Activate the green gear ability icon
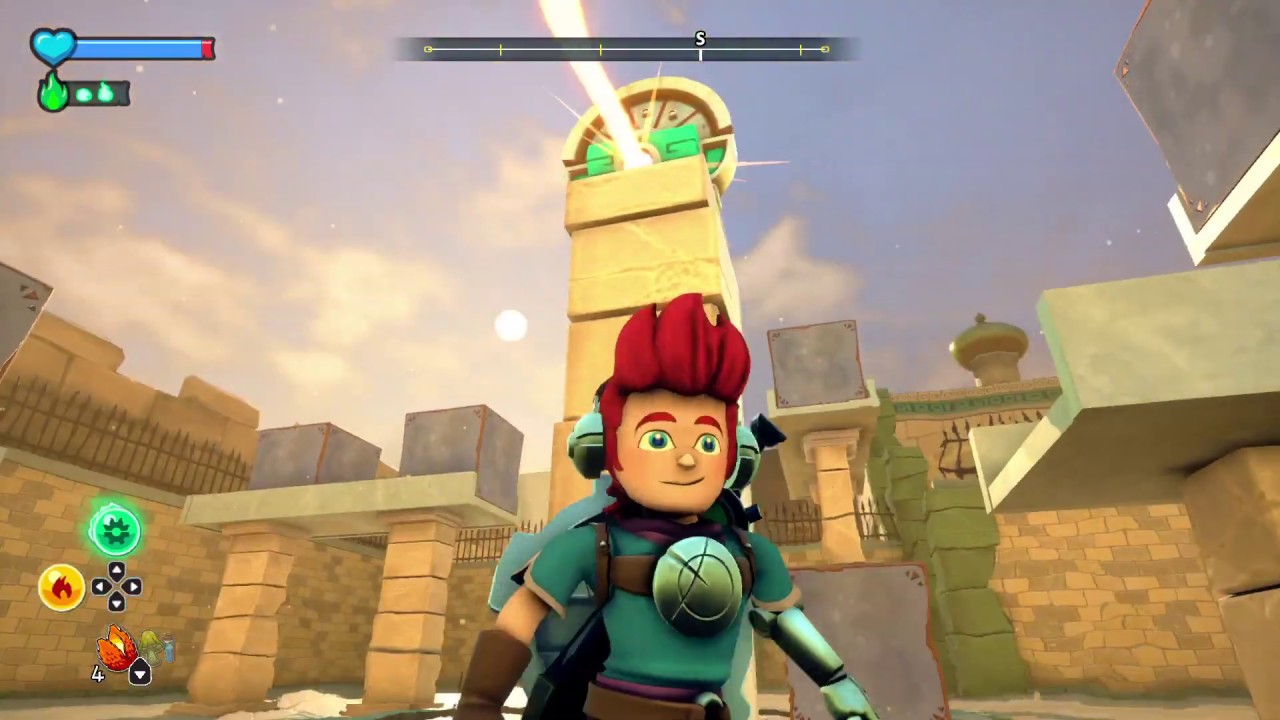This screenshot has width=1280, height=720. tap(115, 529)
